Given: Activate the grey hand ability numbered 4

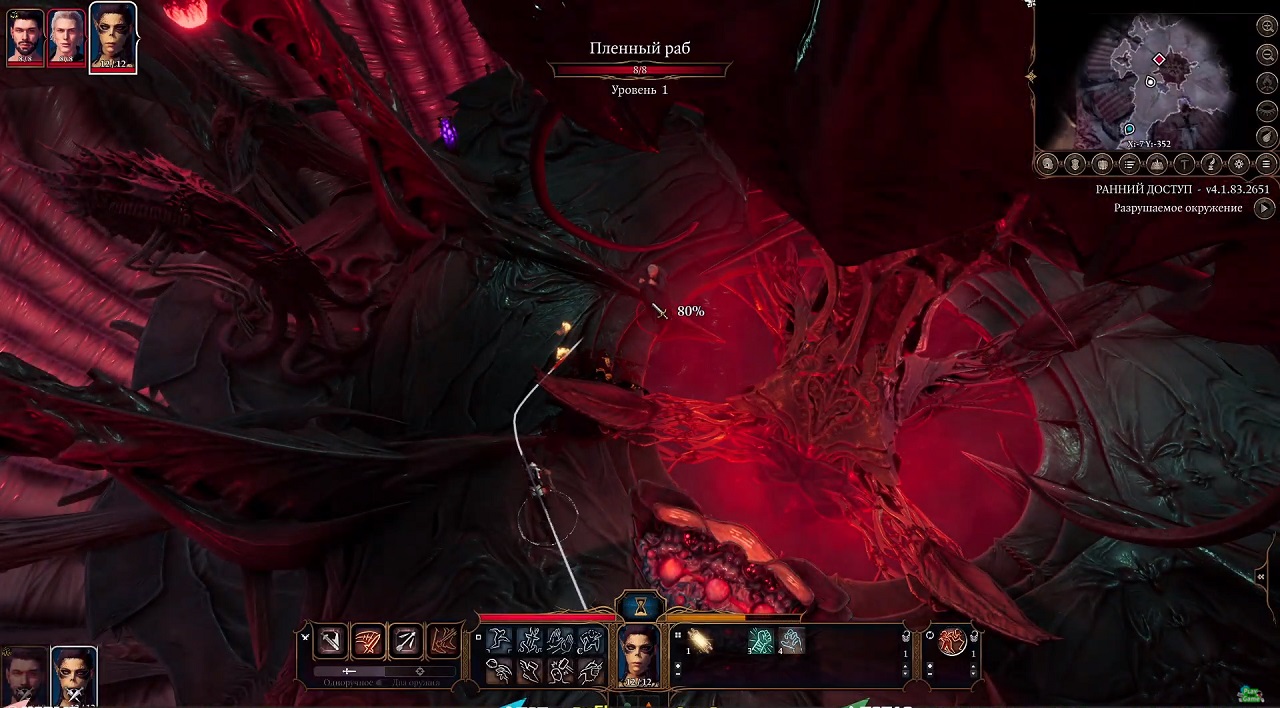Looking at the screenshot, I should (x=791, y=640).
